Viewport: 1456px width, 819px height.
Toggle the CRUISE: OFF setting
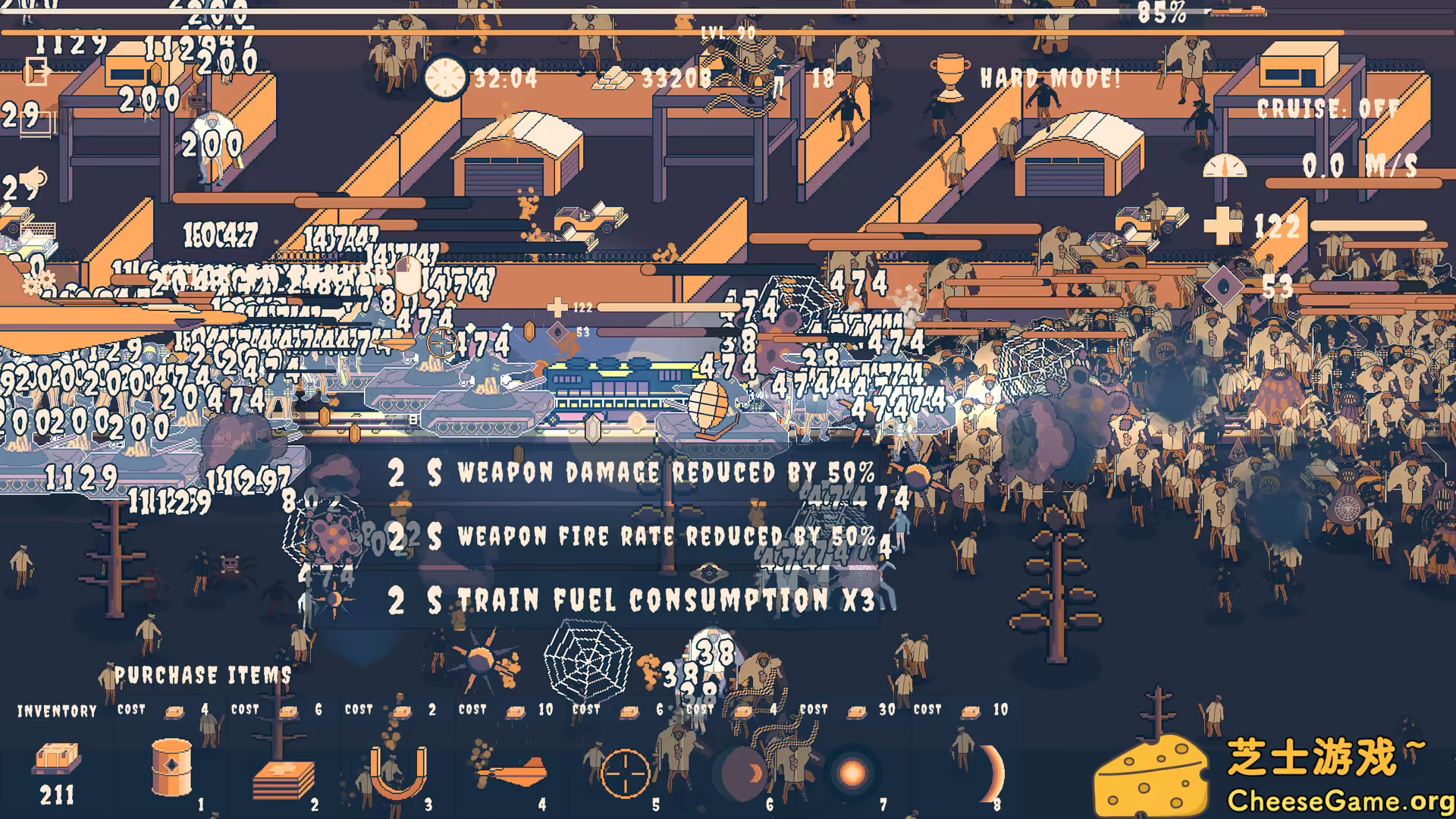1327,108
